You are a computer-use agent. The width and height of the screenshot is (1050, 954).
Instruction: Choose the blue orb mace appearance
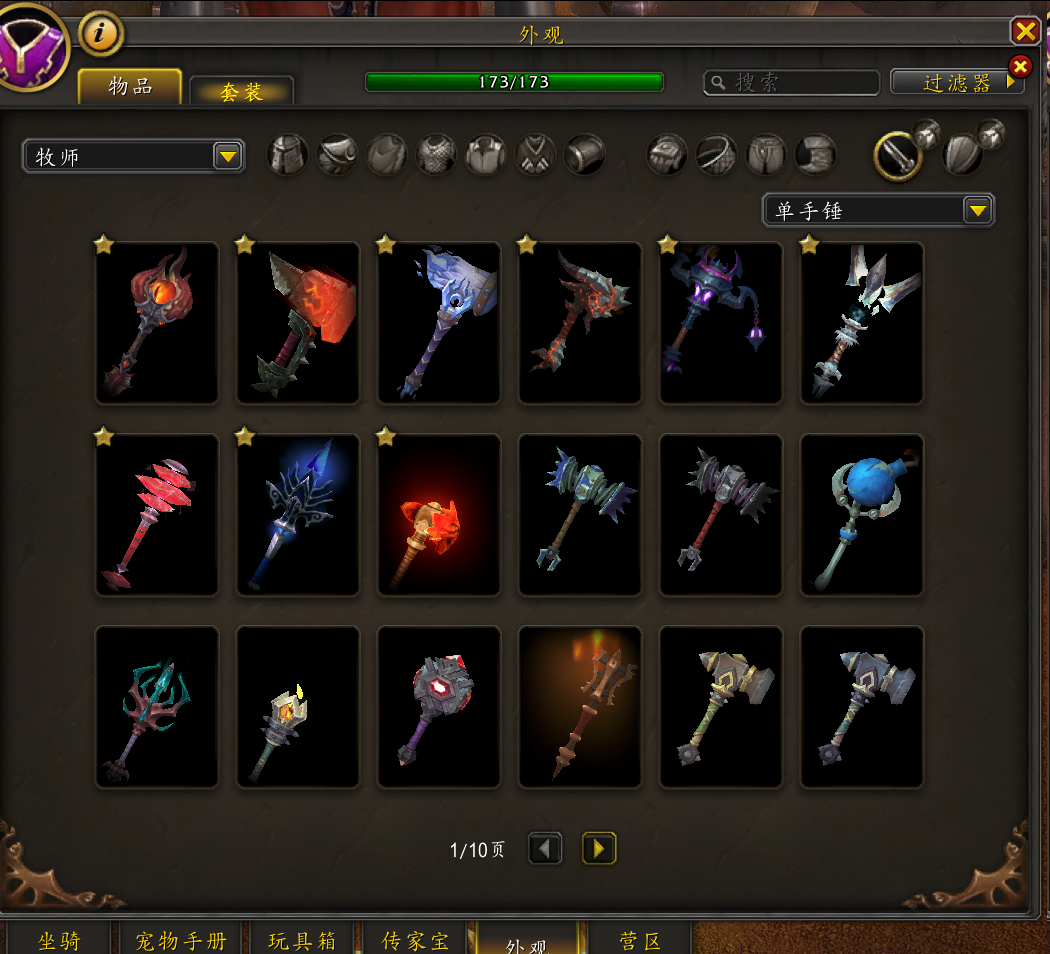click(x=861, y=515)
